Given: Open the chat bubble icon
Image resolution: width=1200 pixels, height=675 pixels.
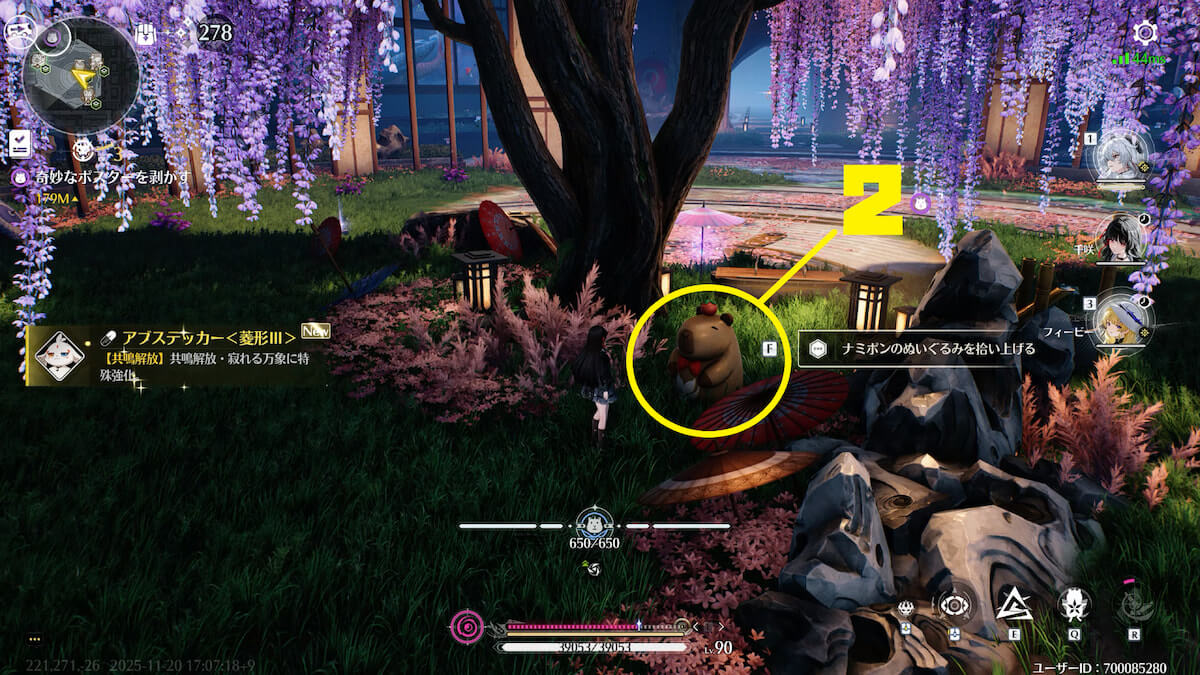Looking at the screenshot, I should pos(35,638).
